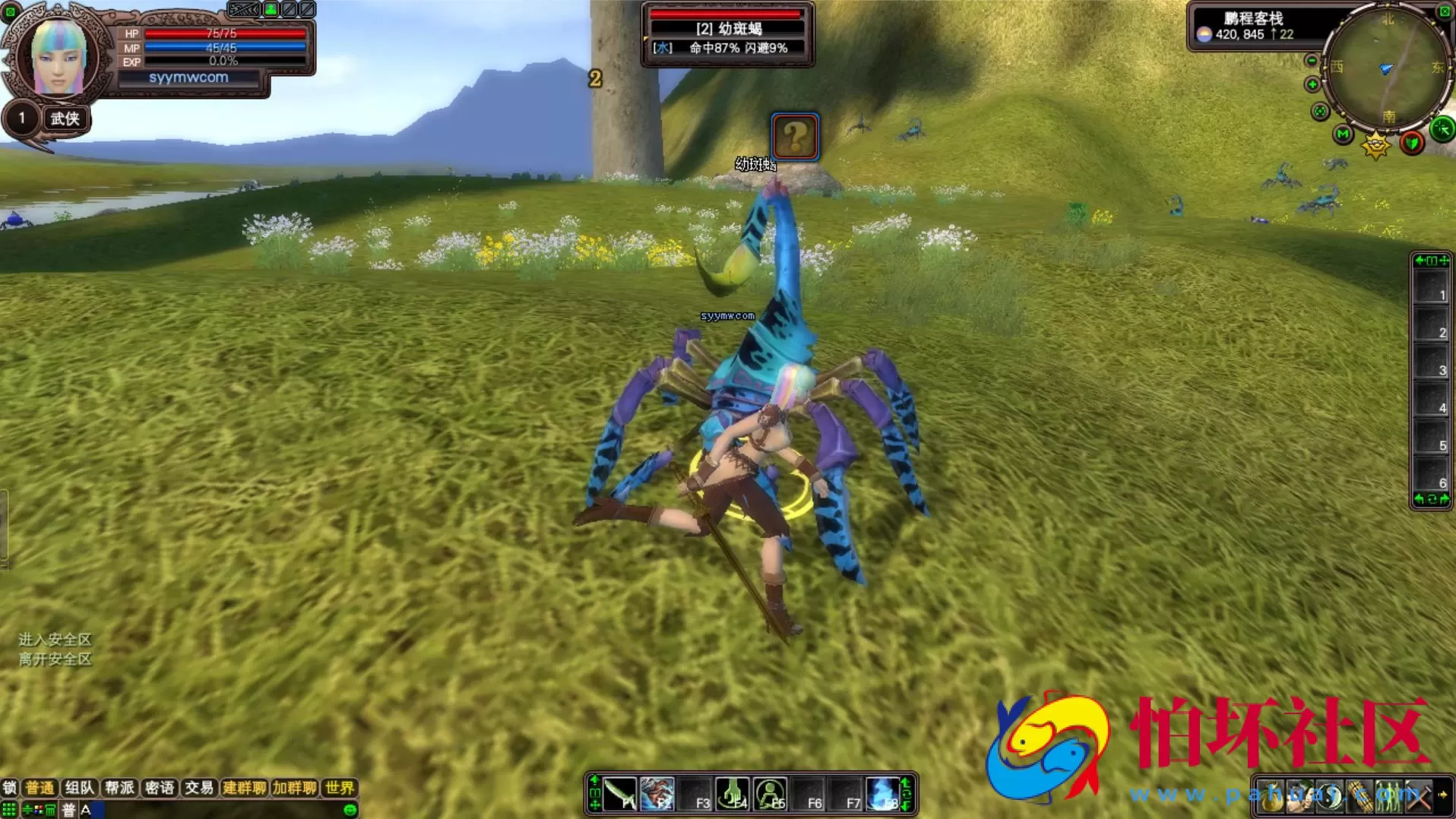Open the world map with M button

point(1343,135)
